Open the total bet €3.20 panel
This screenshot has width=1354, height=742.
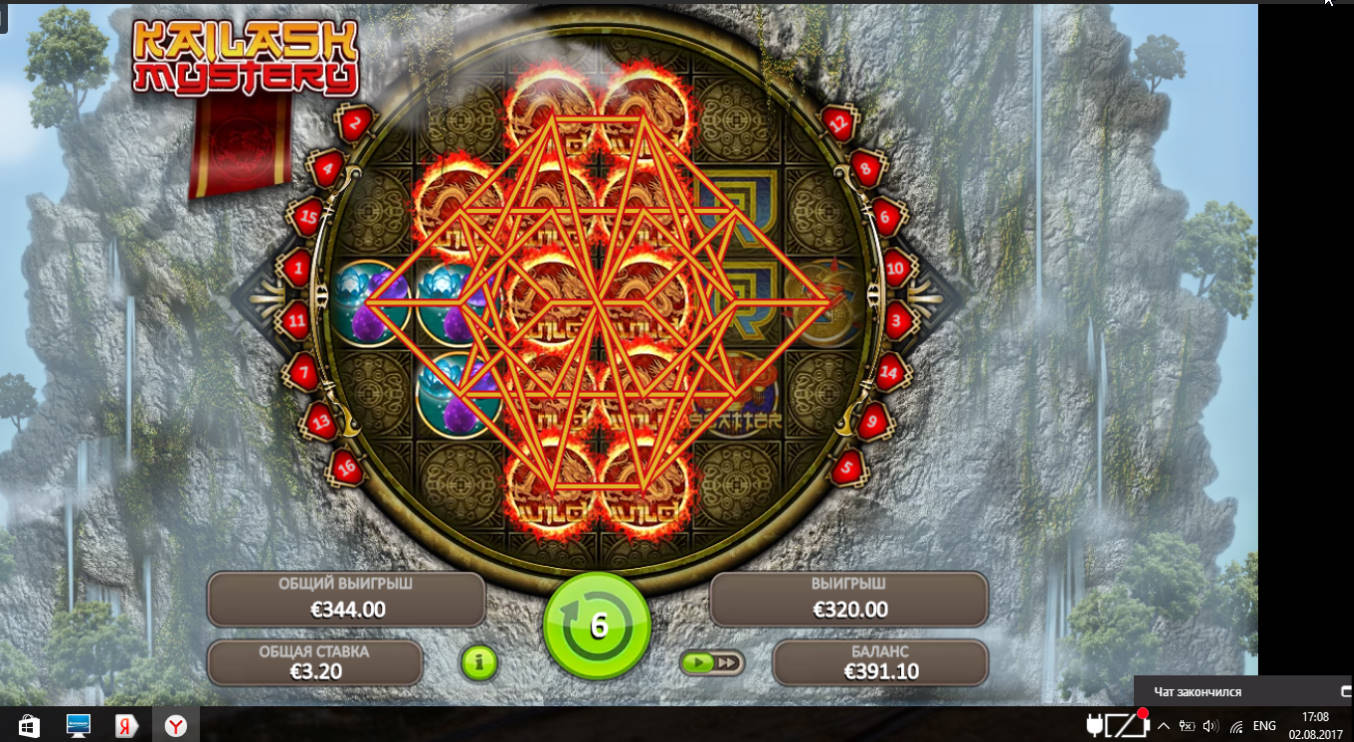314,662
